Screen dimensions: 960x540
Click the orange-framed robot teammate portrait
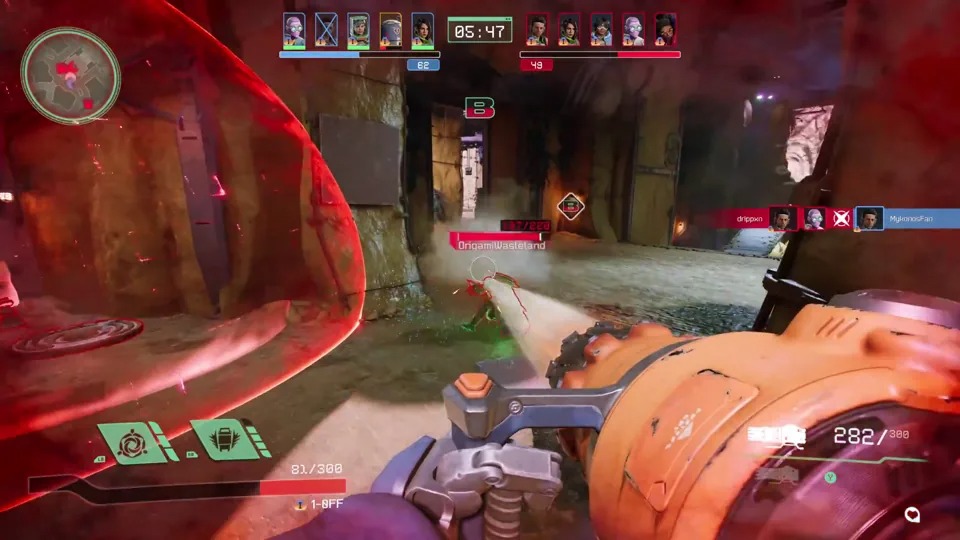coord(390,30)
